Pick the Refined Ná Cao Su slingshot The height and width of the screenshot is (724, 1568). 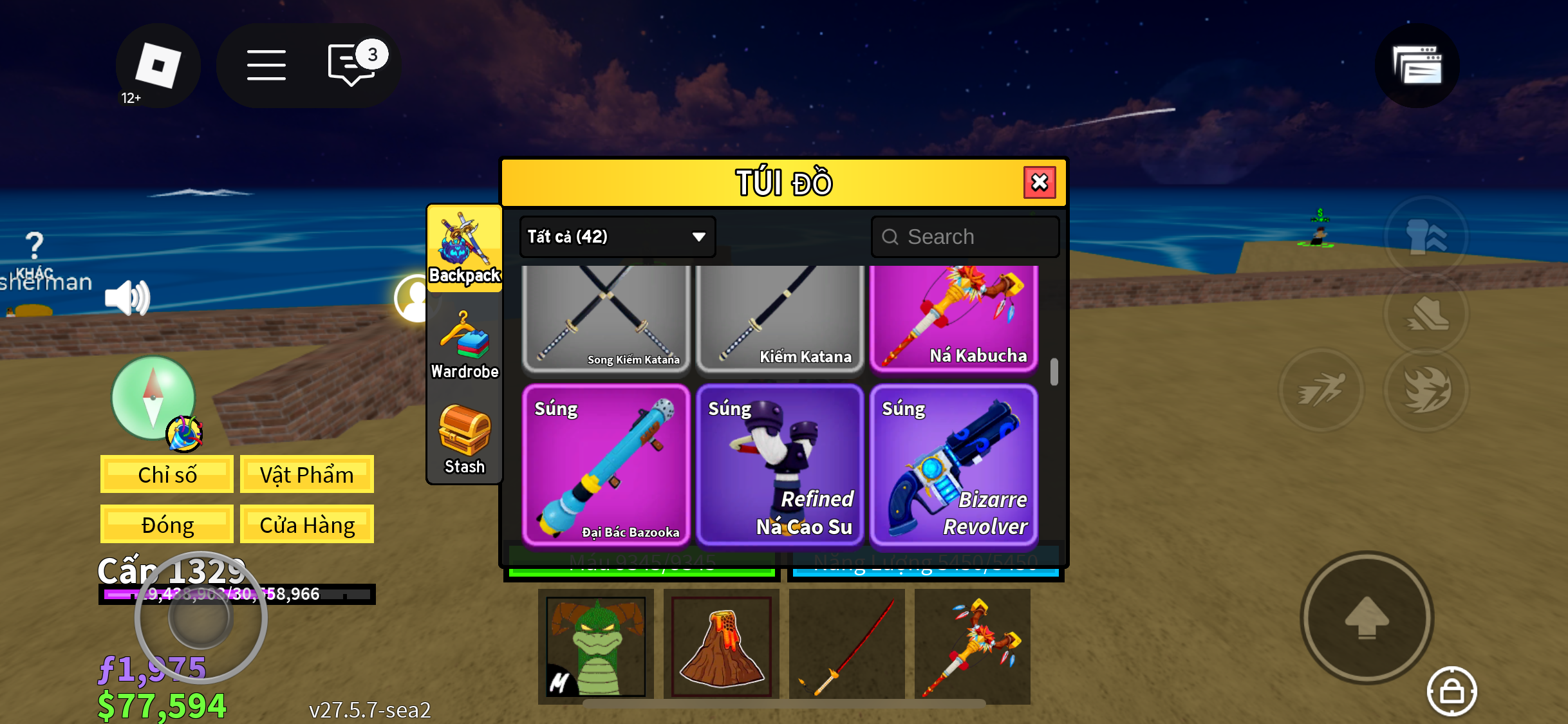click(x=779, y=465)
